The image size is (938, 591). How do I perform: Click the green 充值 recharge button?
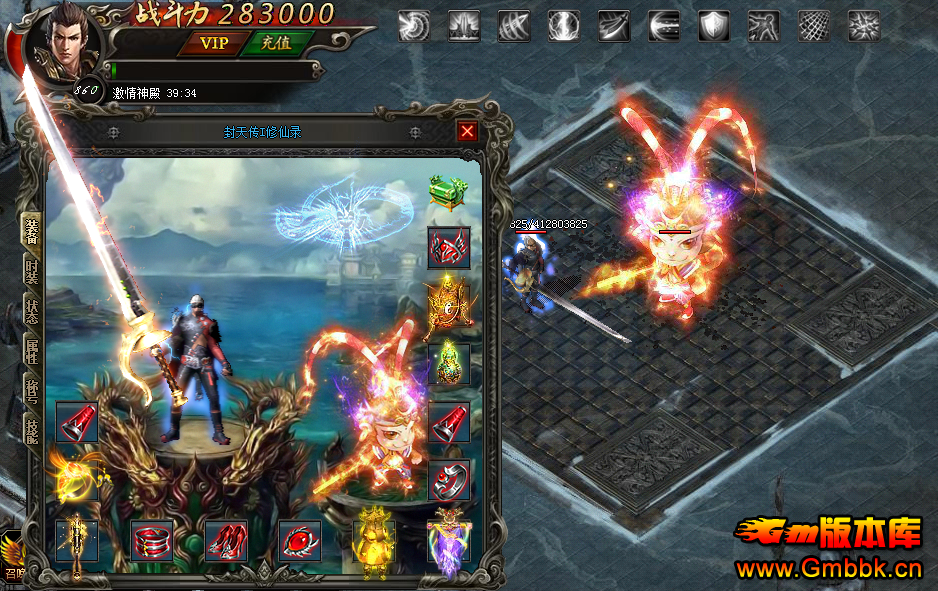tap(276, 43)
